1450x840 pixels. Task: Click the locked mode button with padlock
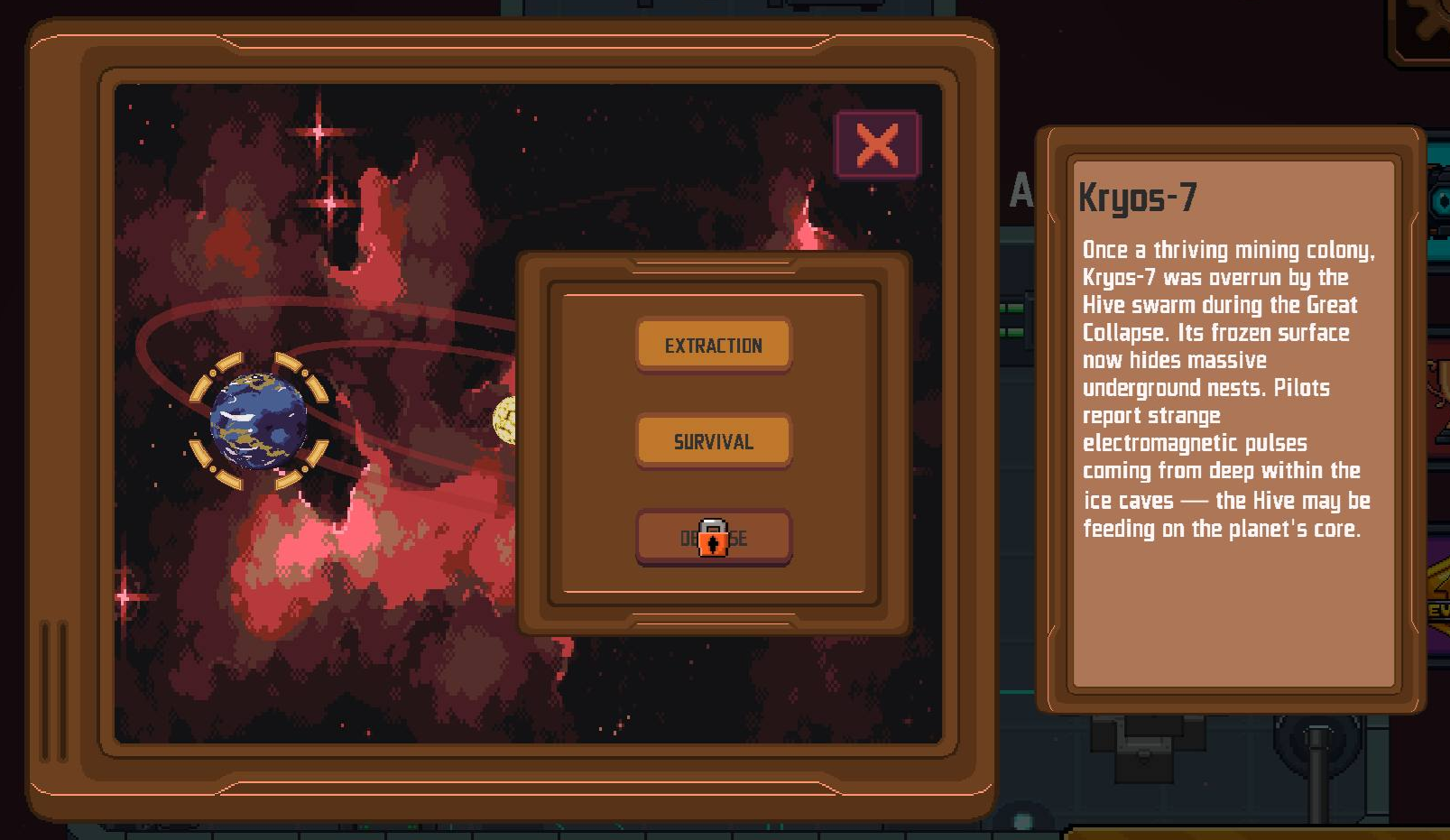[713, 538]
